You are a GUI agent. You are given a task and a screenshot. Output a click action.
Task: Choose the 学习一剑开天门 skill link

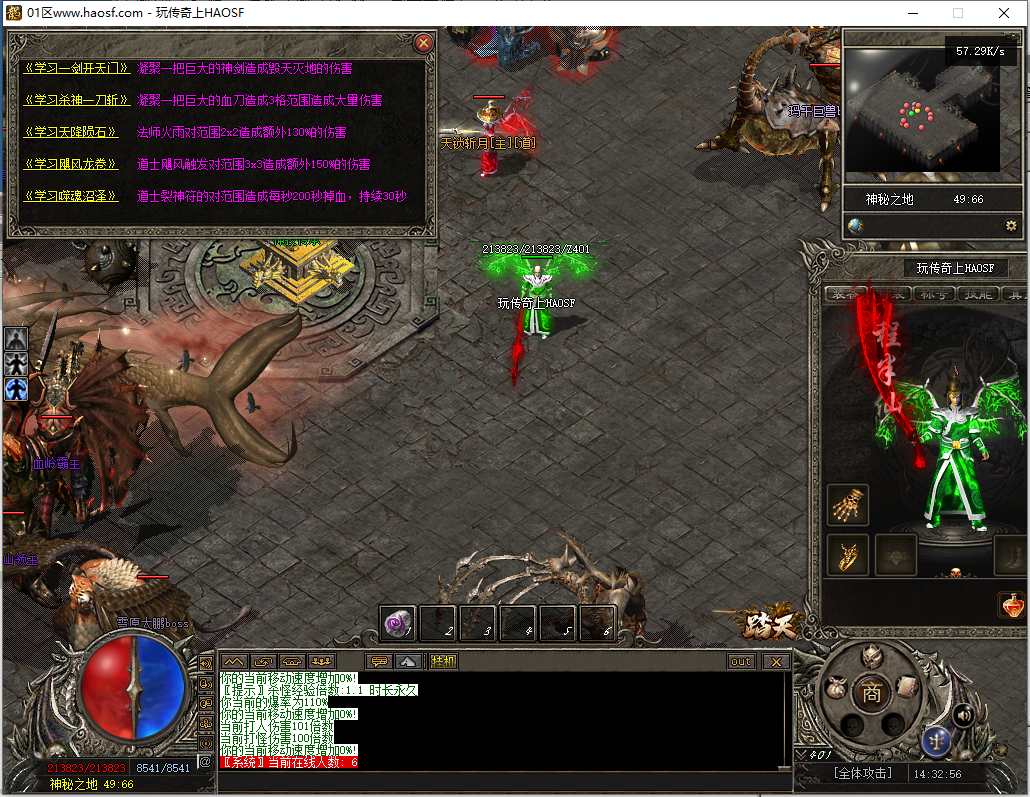[x=76, y=69]
